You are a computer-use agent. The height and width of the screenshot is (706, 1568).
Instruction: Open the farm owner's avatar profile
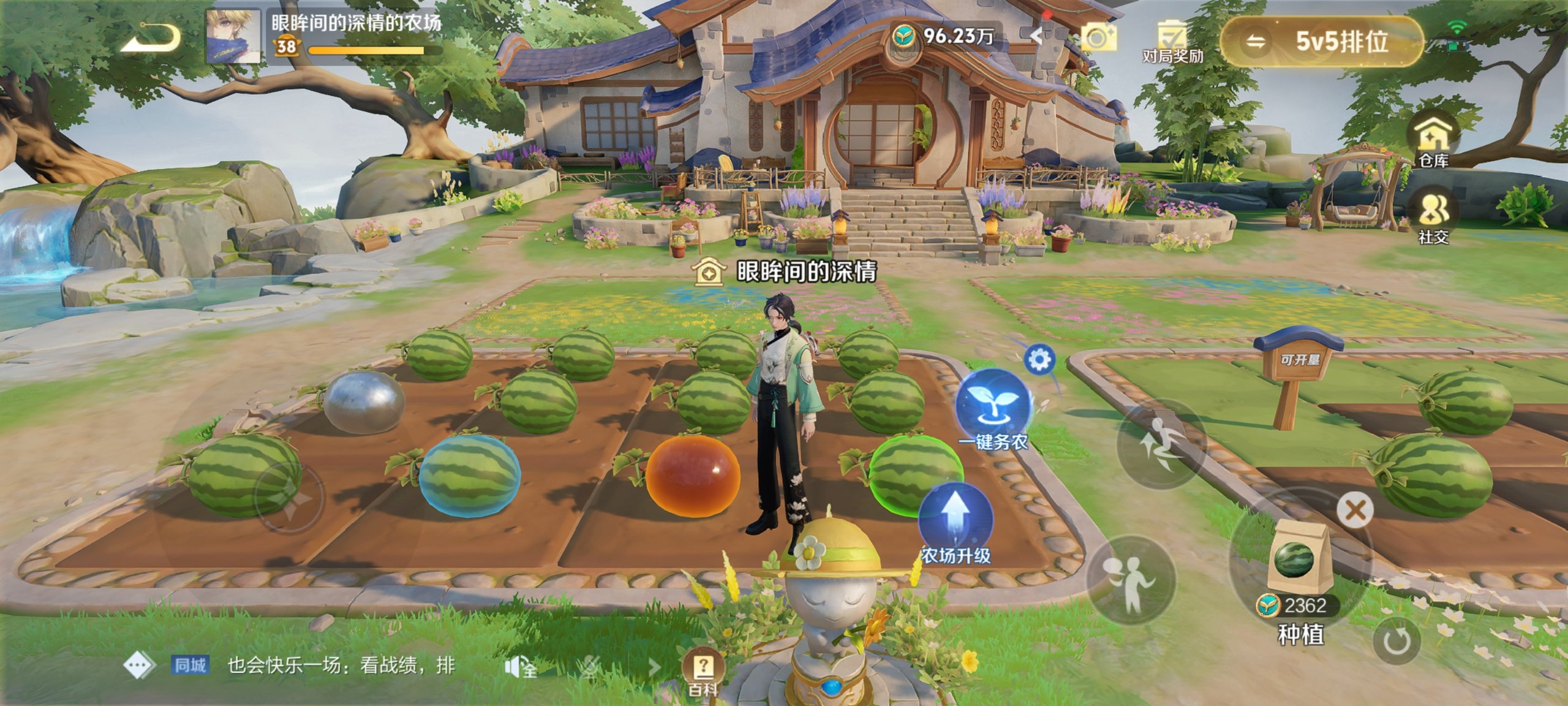[x=232, y=36]
